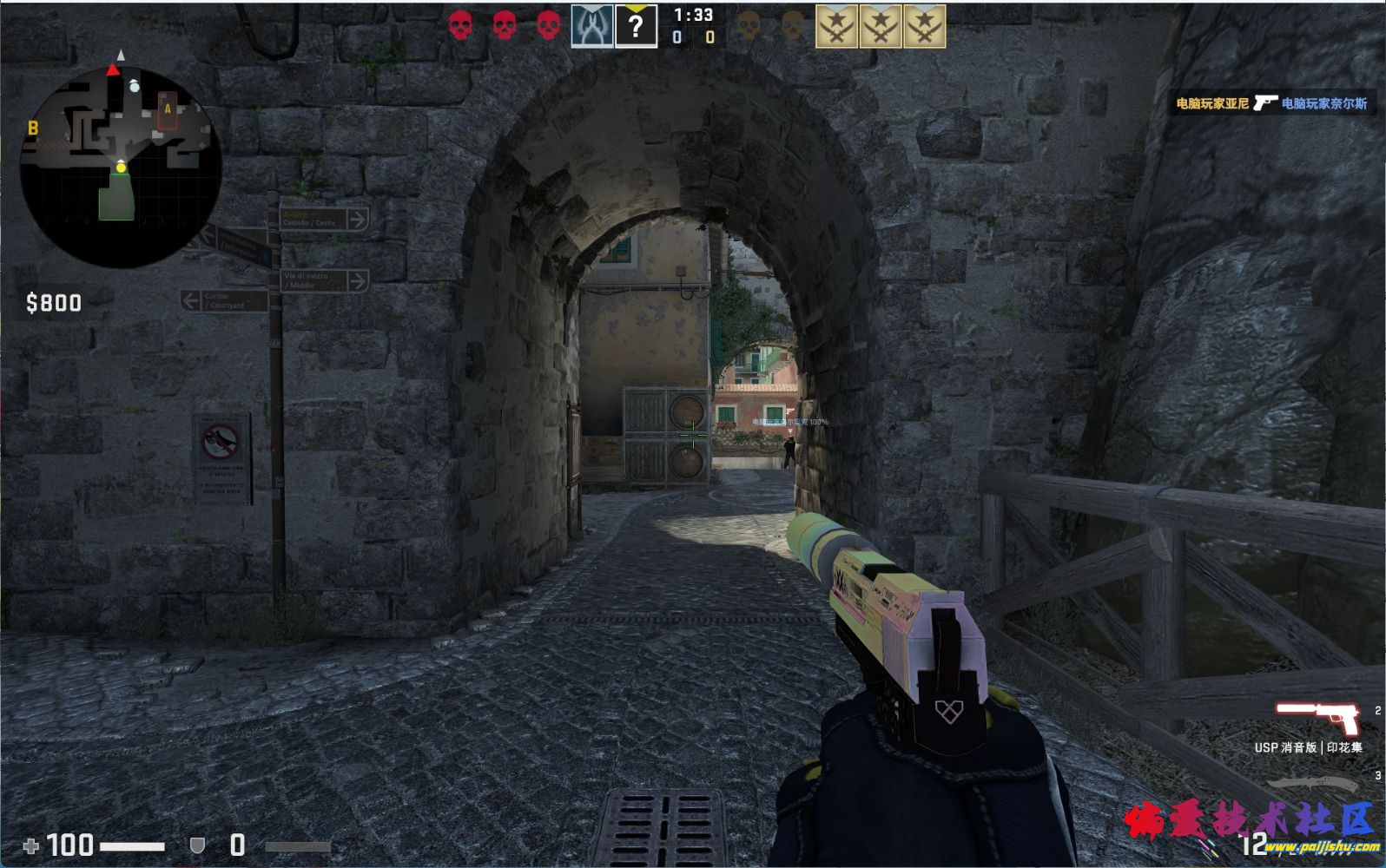Image resolution: width=1386 pixels, height=868 pixels.
Task: Select the A bombsite marker on radar
Action: (x=168, y=110)
